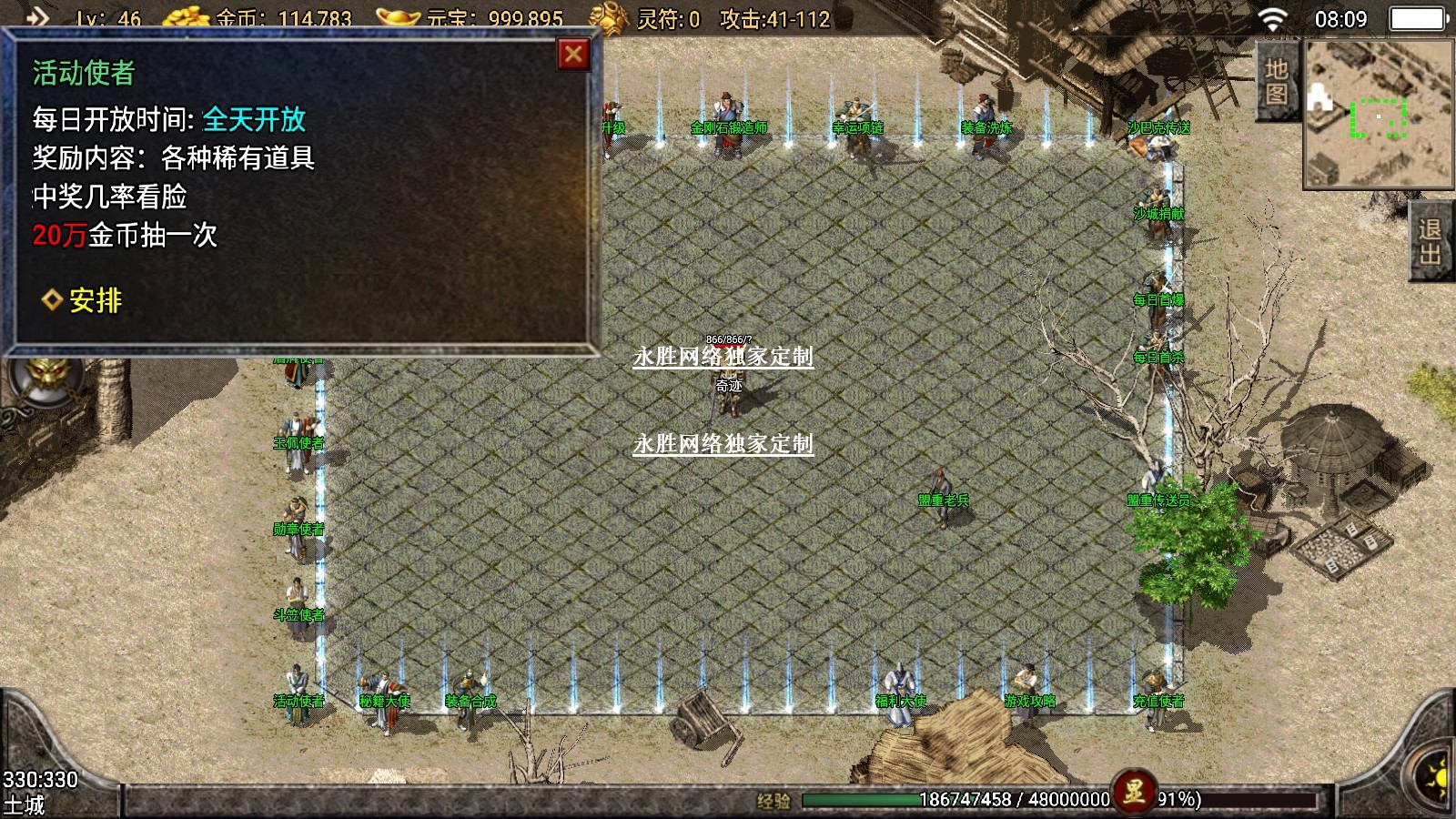Click the 退出 exit button
Viewport: 1456px width, 819px height.
point(1430,241)
